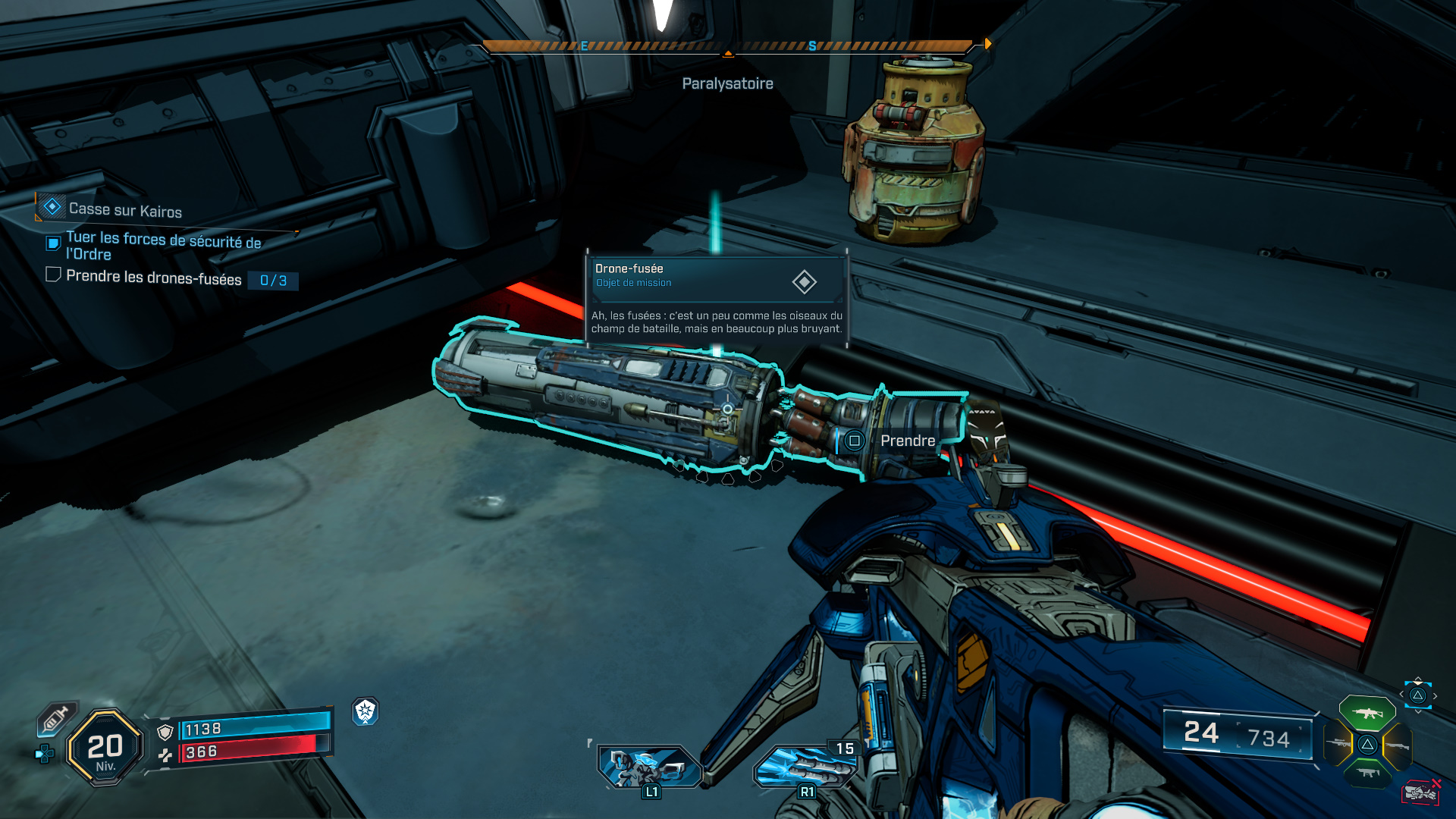The image size is (1456, 819).
Task: Activate the blue claw strike ability
Action: 804,766
